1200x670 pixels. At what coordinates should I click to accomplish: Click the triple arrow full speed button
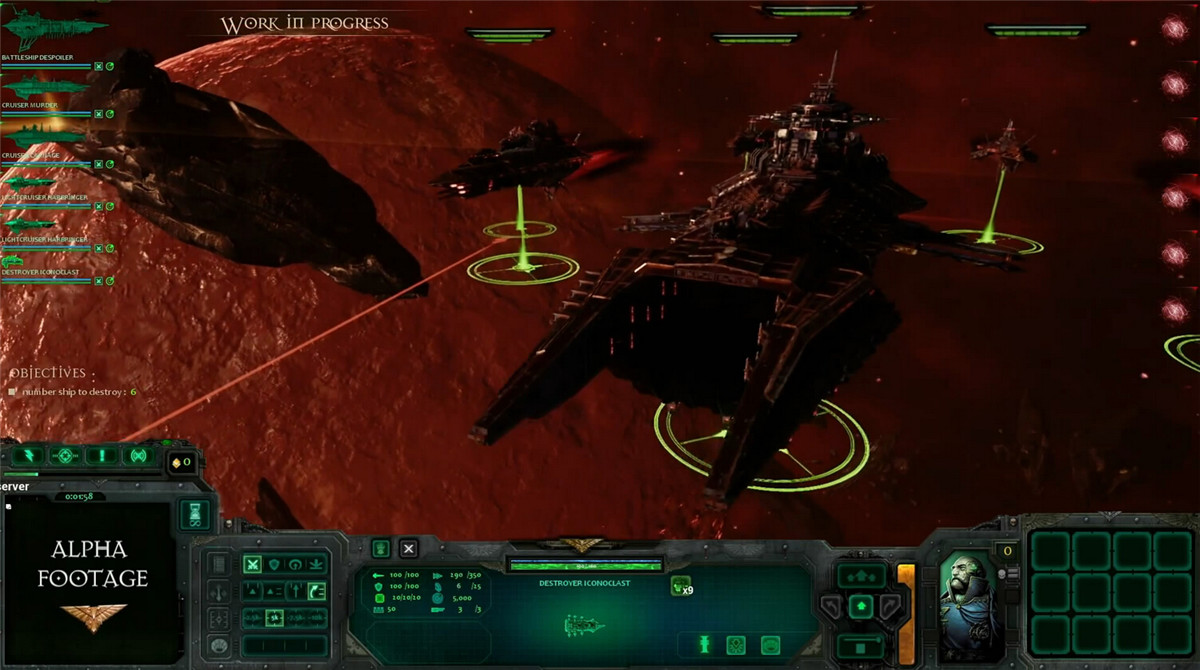861,576
